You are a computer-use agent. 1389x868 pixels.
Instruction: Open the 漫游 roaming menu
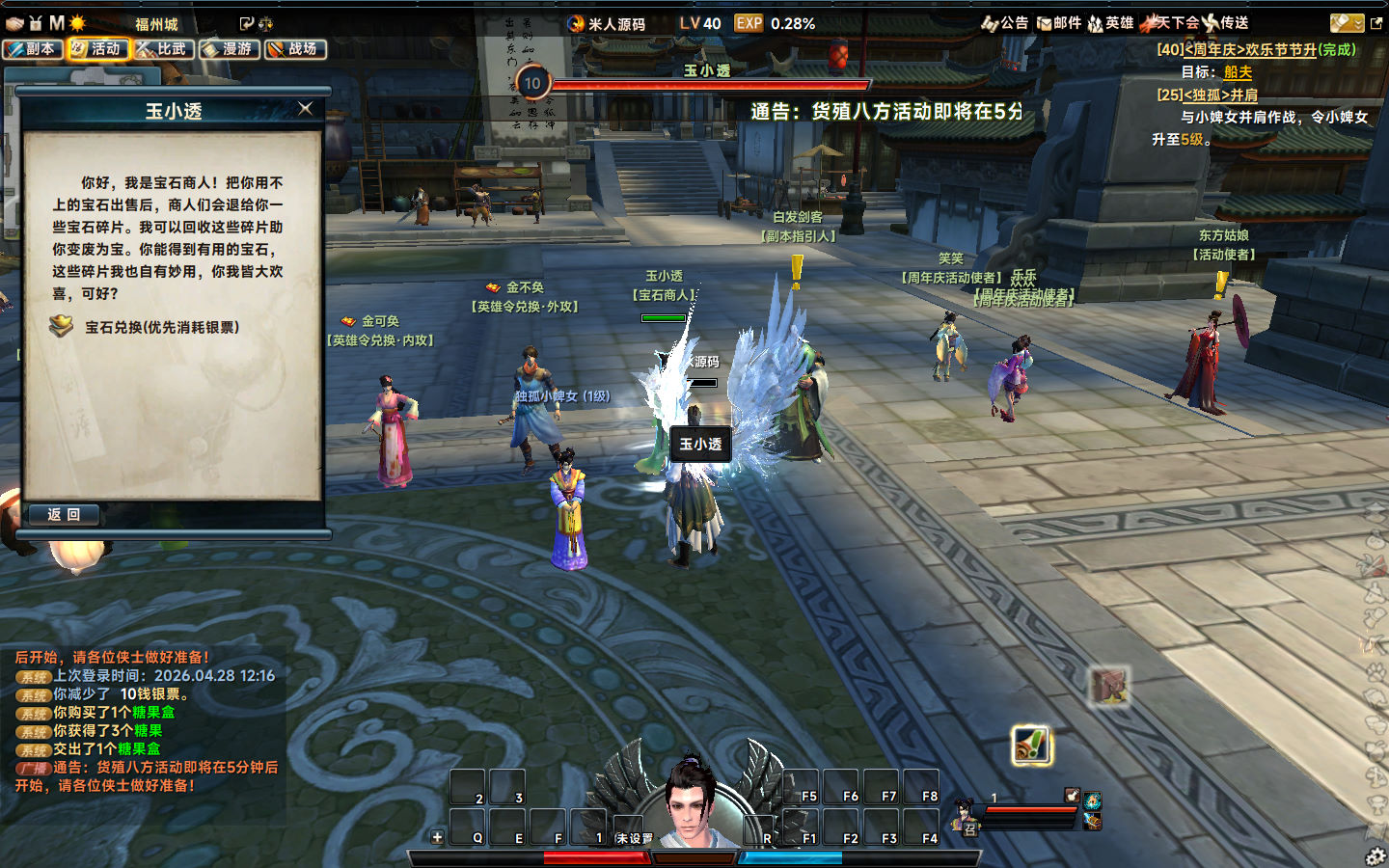(230, 49)
